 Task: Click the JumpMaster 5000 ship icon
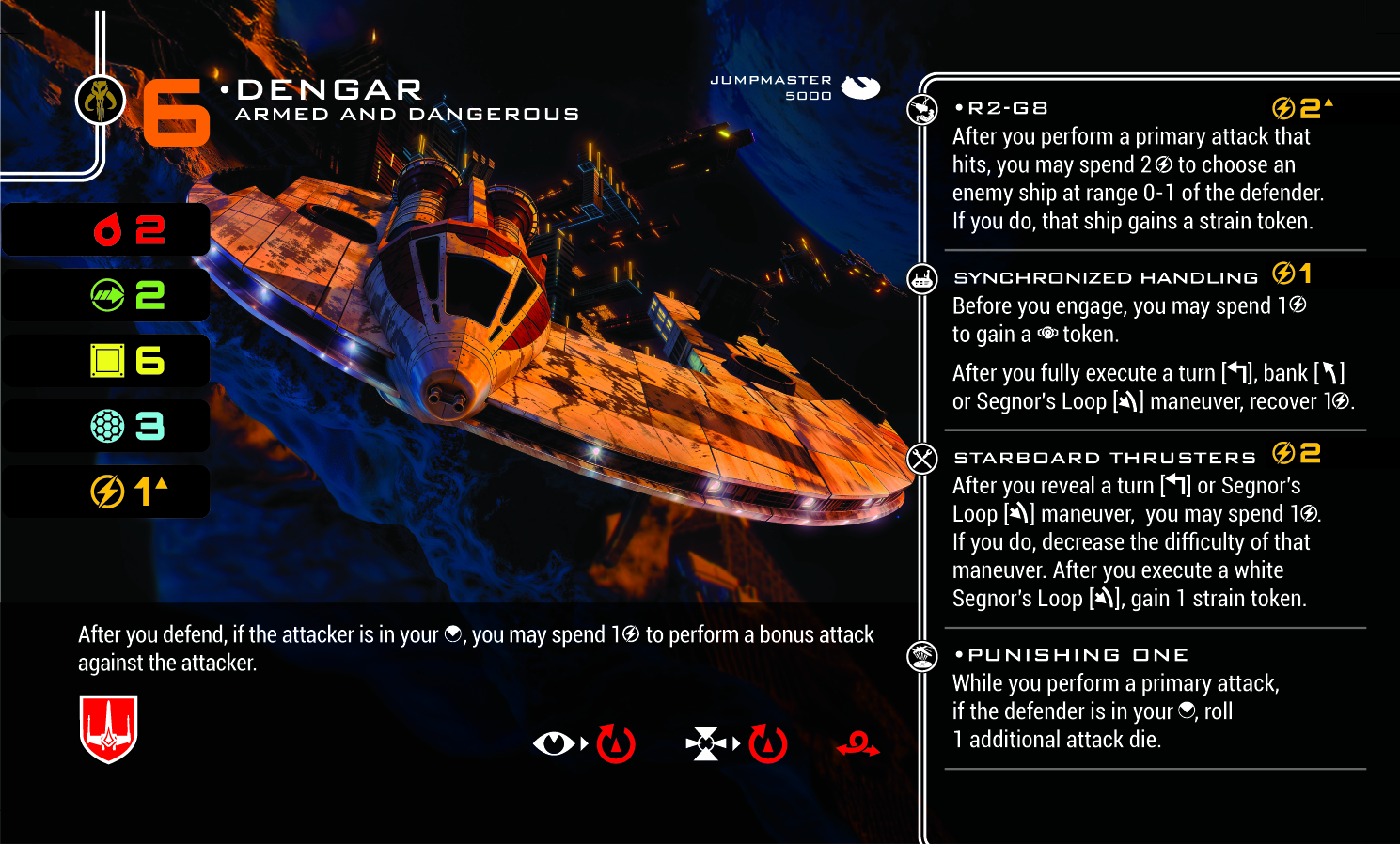860,87
